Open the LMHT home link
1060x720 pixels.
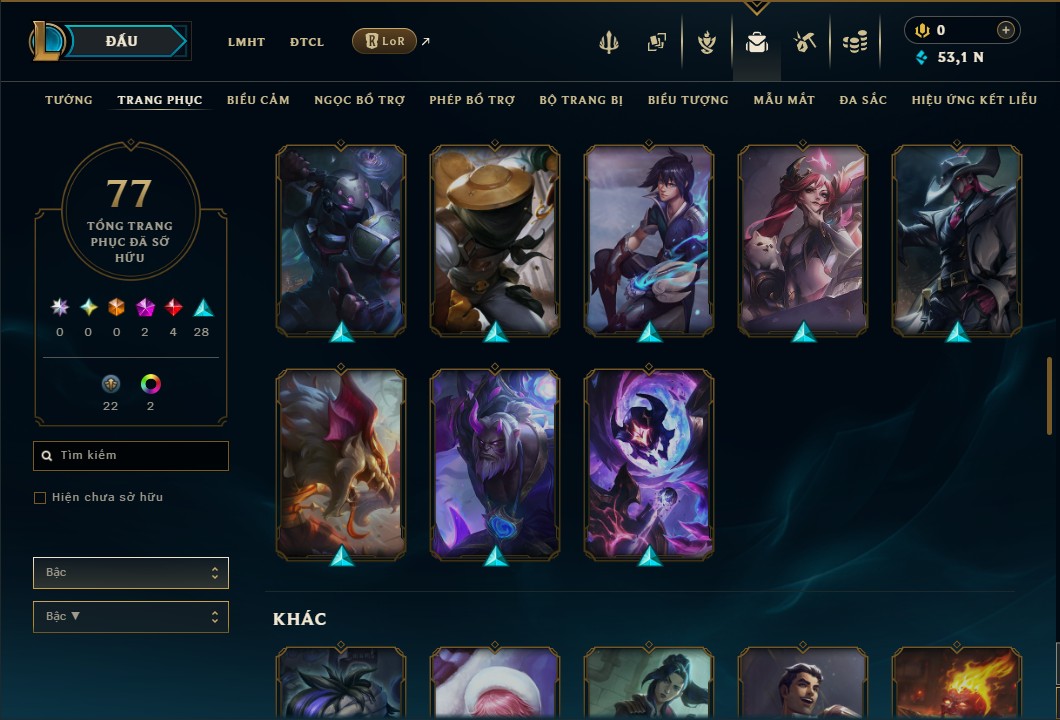[x=246, y=42]
